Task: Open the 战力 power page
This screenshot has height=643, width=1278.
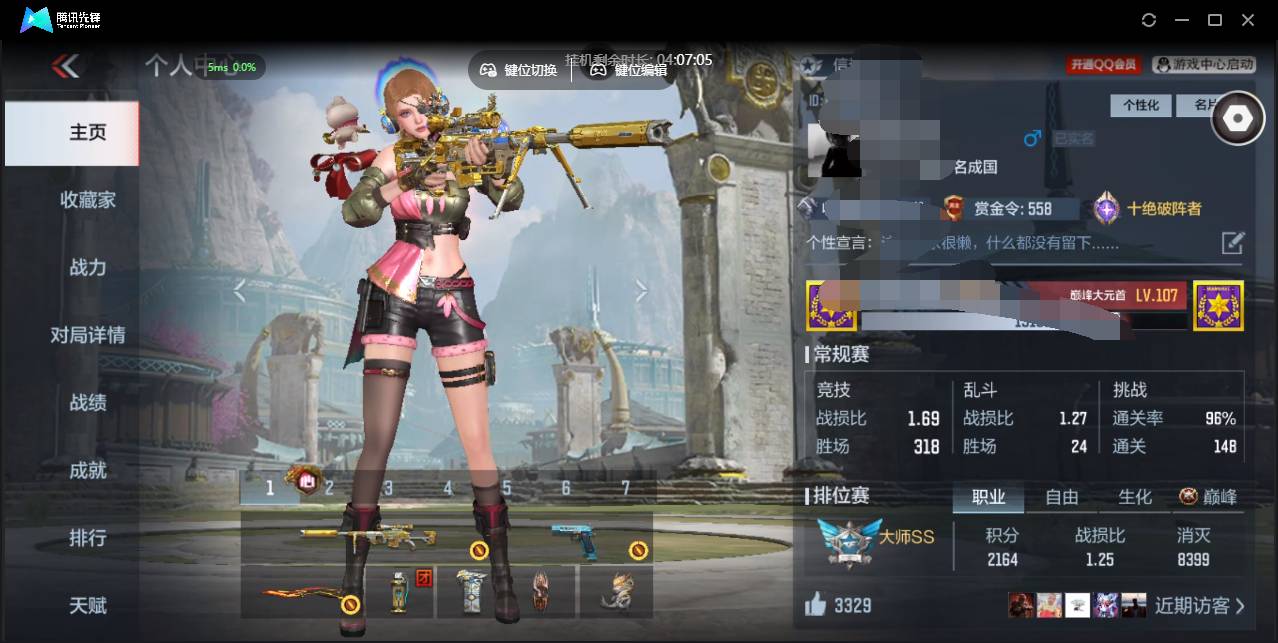Action: [x=87, y=267]
